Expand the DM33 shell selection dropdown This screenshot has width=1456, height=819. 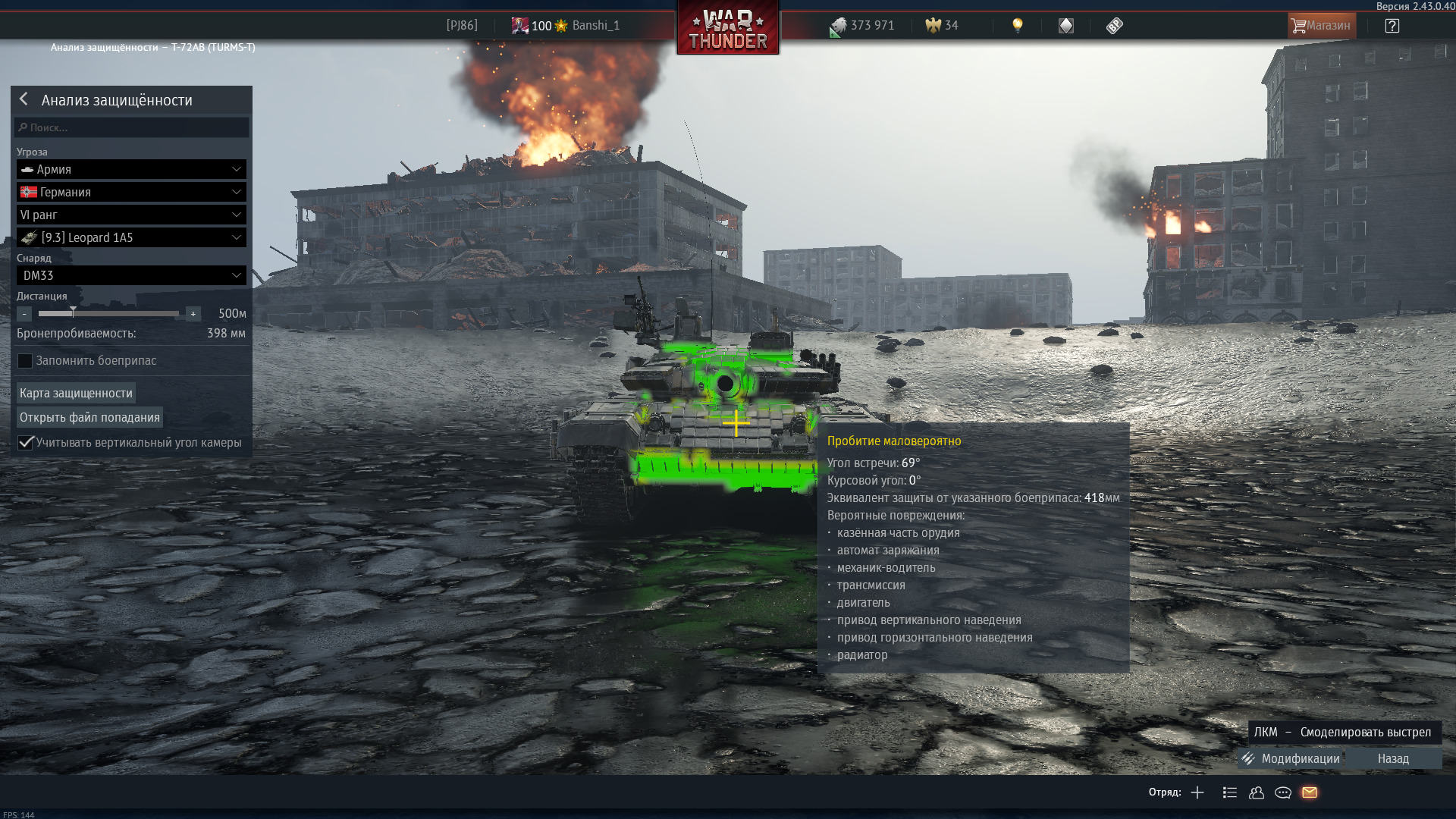click(130, 275)
